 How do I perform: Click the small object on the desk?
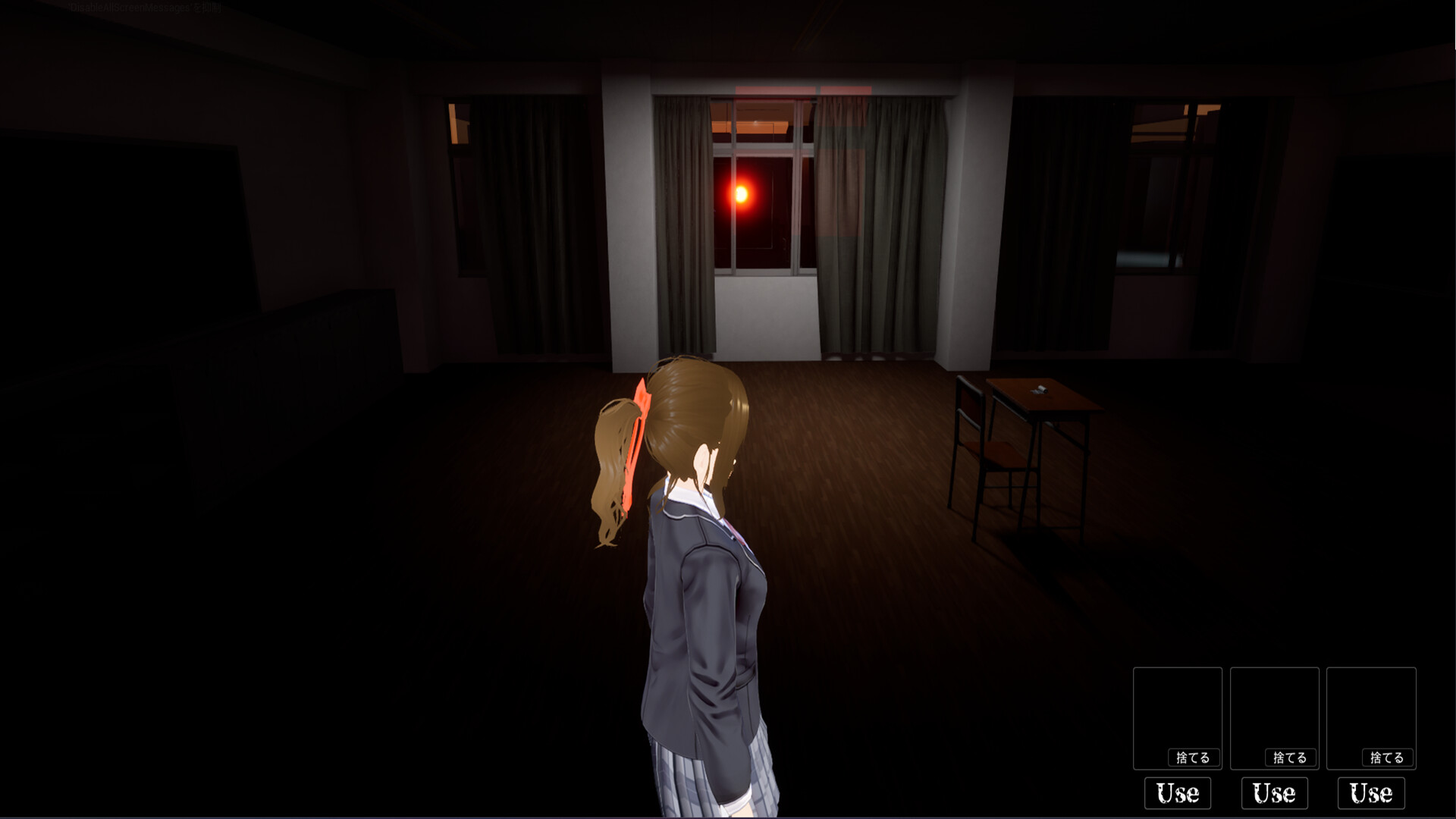point(1041,389)
